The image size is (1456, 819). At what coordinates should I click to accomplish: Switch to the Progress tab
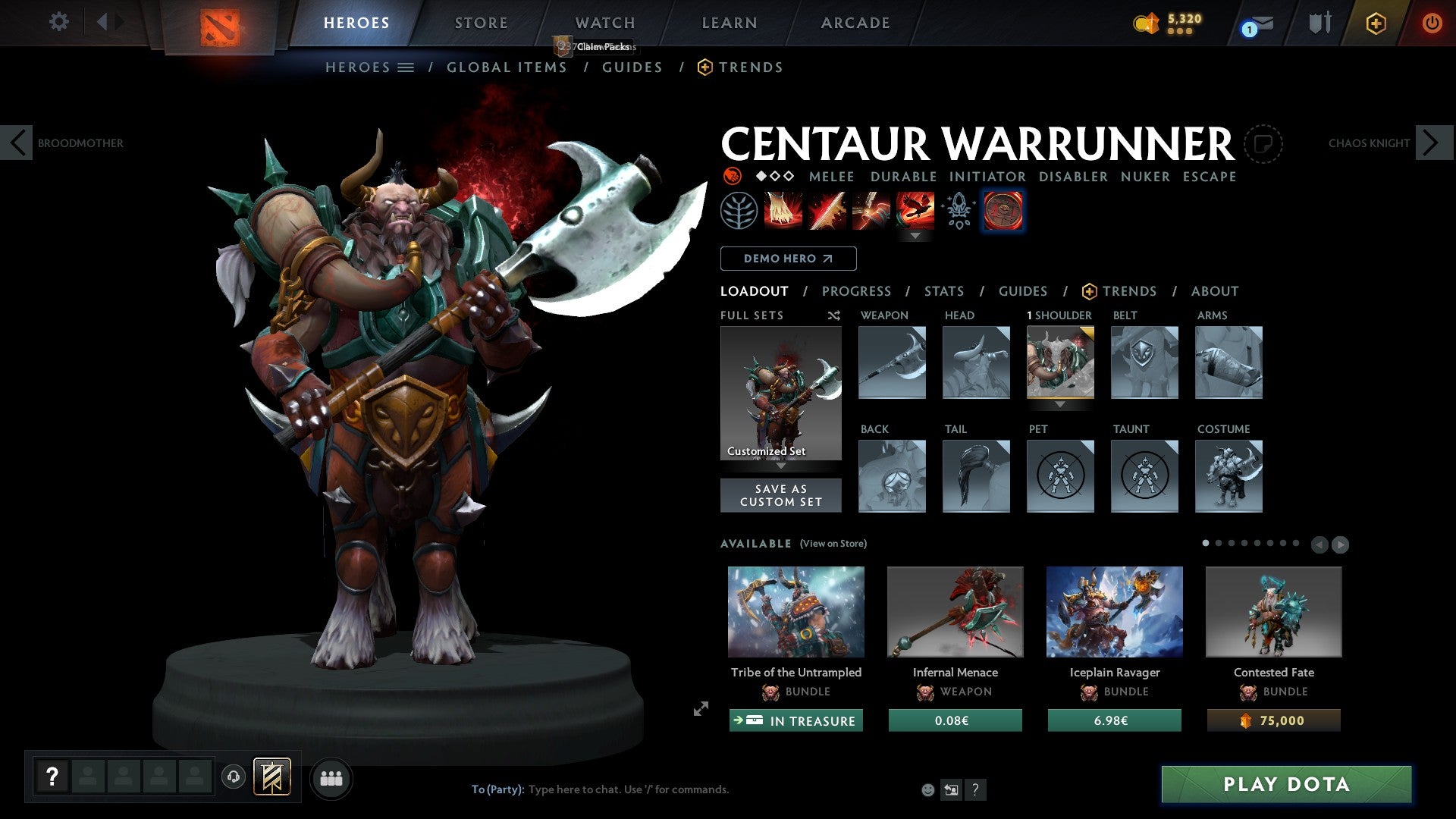coord(857,291)
